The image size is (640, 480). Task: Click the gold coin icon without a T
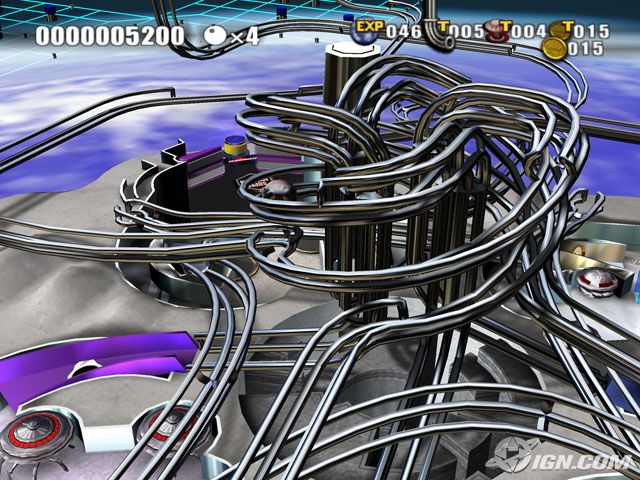click(x=553, y=47)
